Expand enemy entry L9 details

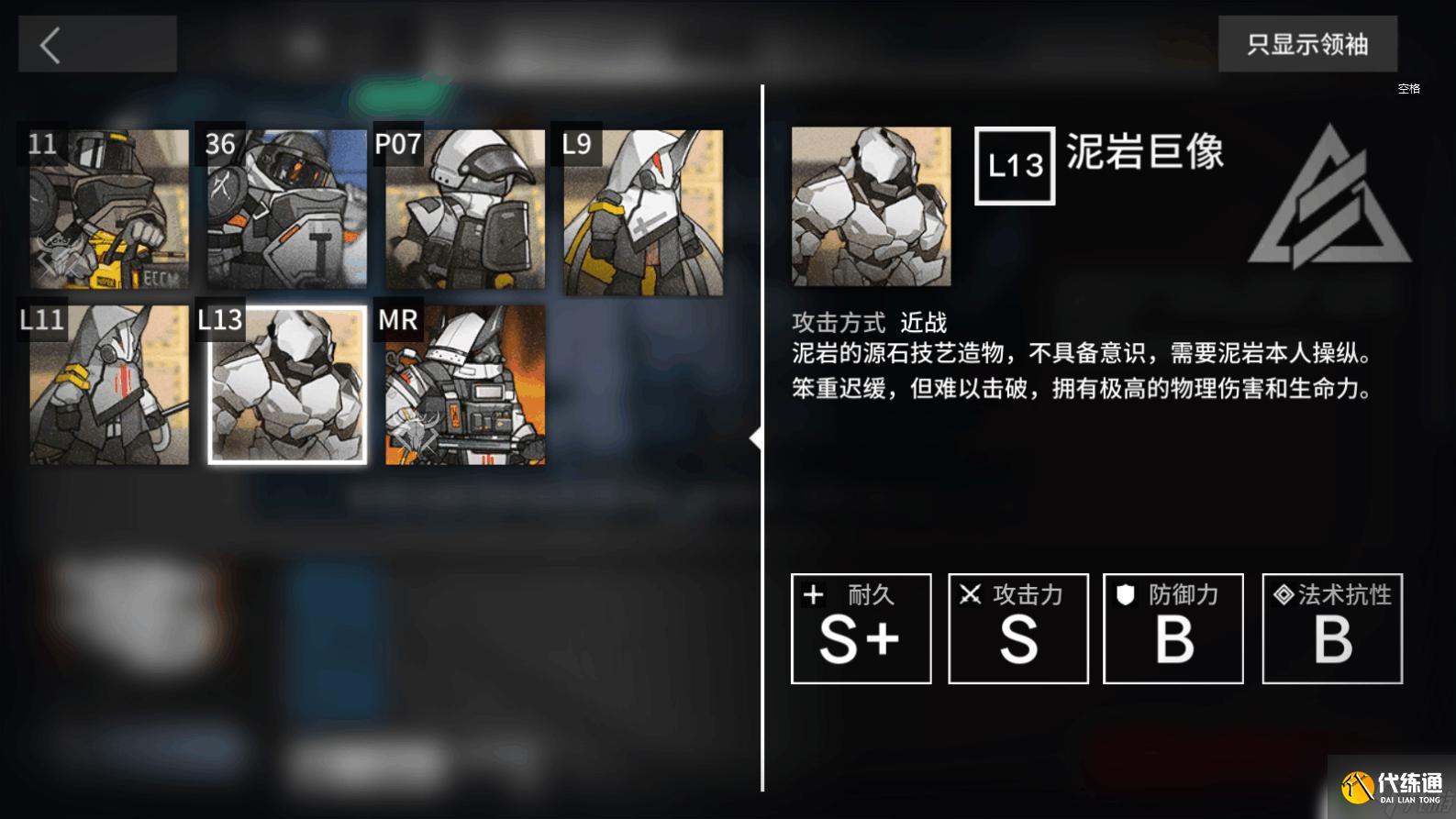(641, 211)
